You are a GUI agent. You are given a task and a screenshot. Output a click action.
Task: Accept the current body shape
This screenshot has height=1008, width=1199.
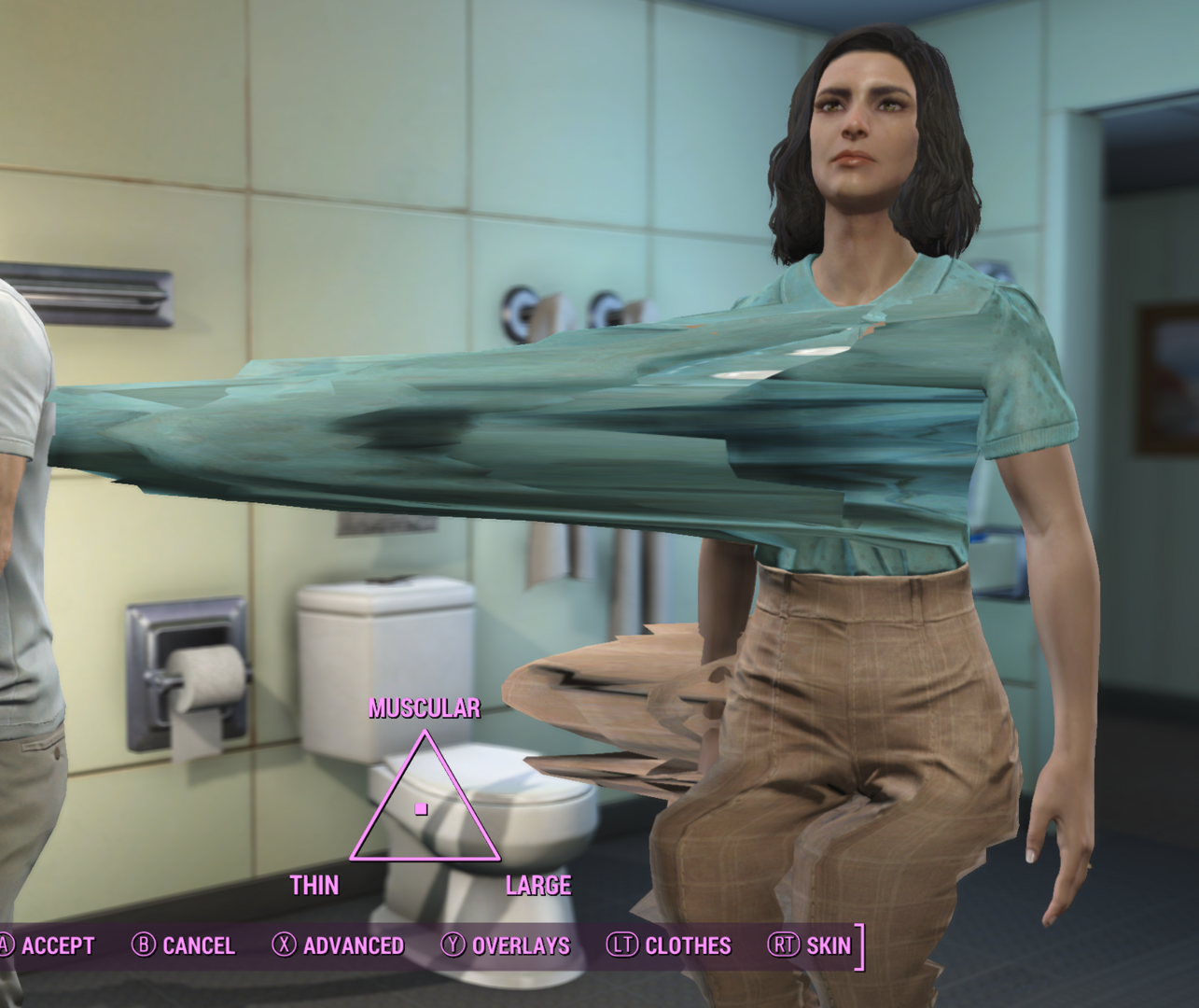point(47,945)
